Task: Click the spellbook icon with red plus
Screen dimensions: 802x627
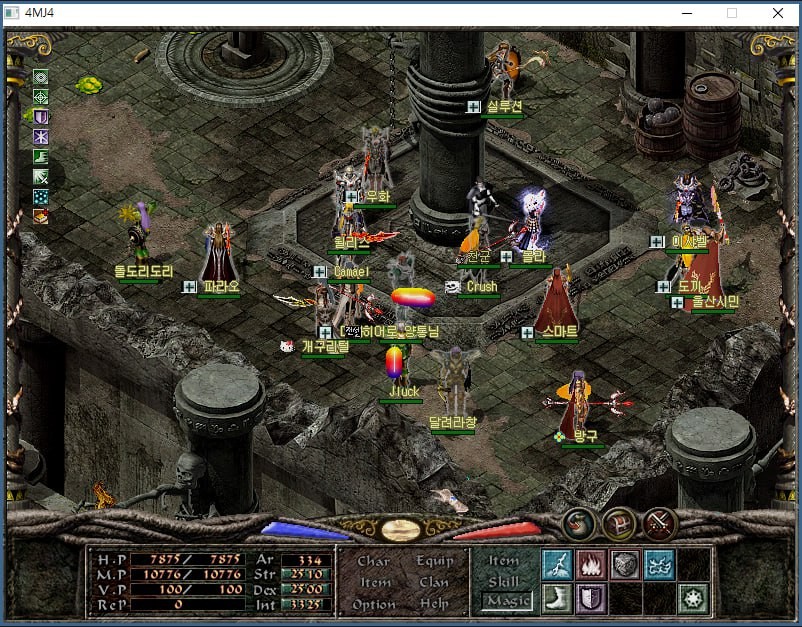Action: point(41,216)
